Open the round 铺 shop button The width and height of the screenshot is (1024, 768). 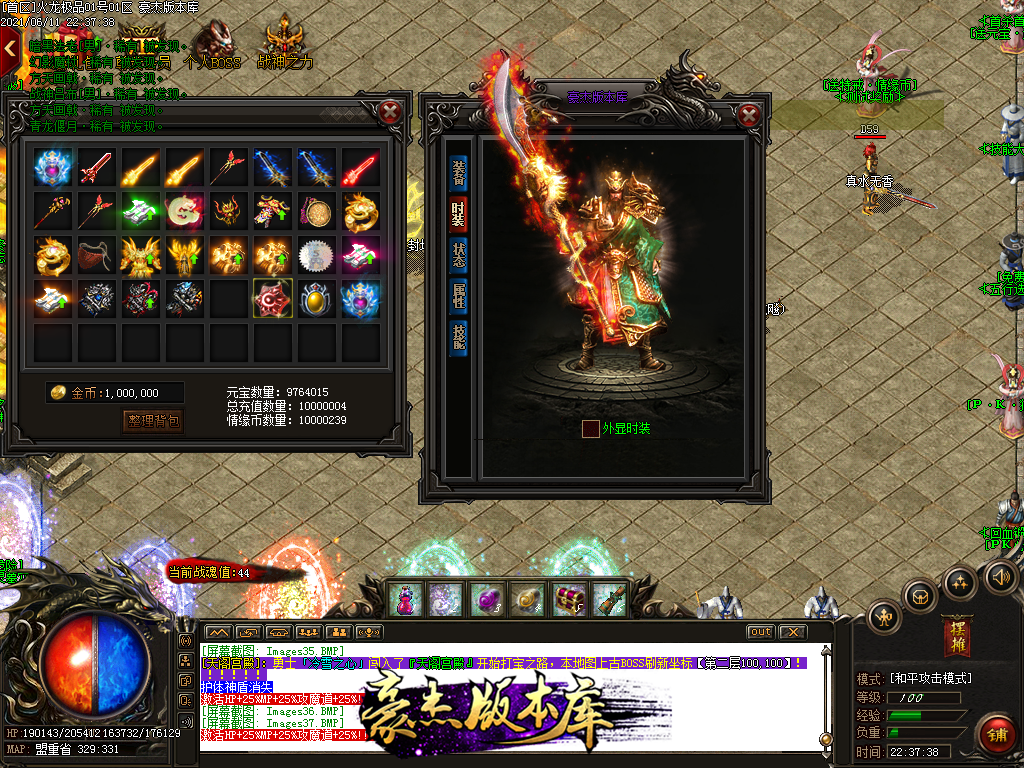coord(995,735)
